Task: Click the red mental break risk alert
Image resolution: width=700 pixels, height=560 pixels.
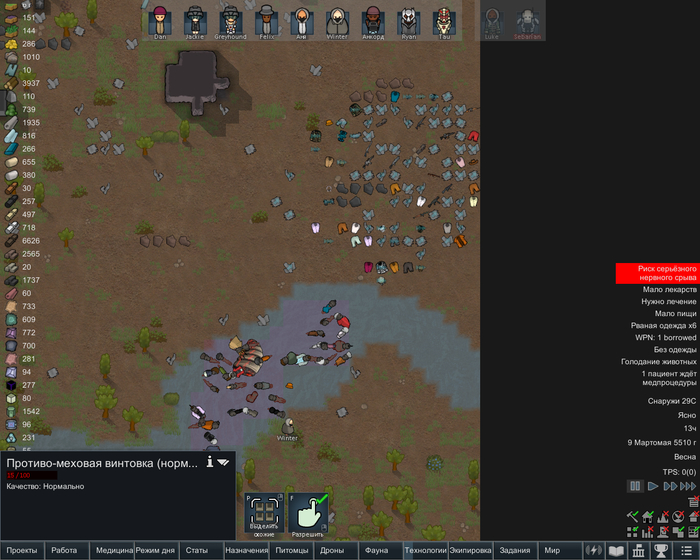Action: pyautogui.click(x=655, y=273)
